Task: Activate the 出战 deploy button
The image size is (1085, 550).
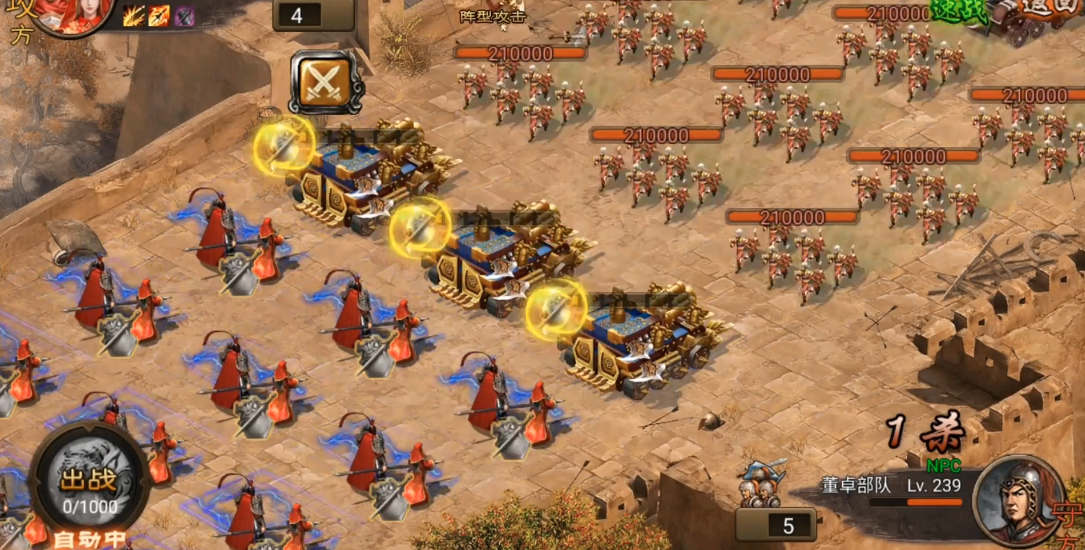Action: click(x=90, y=487)
